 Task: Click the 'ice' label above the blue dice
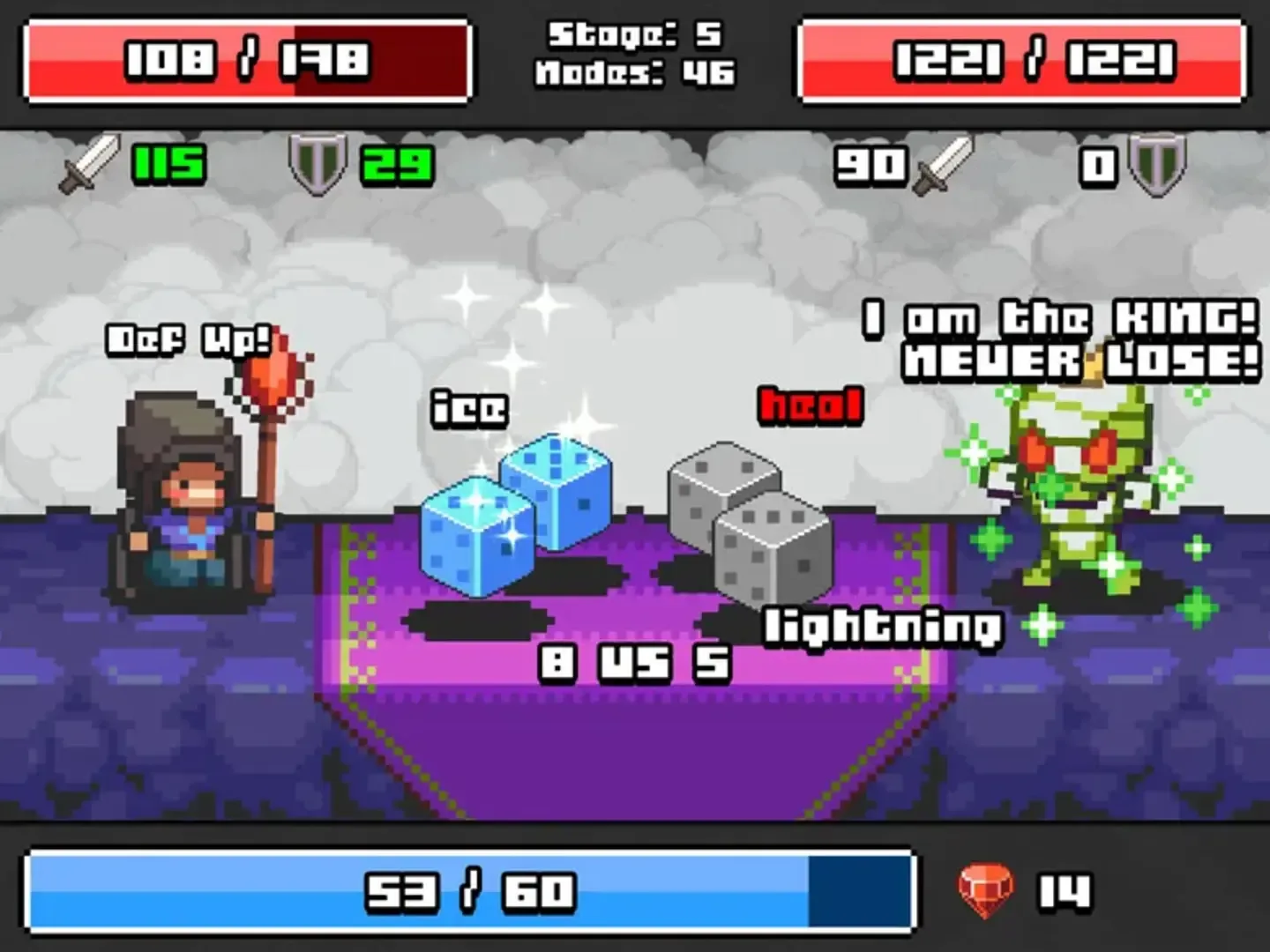[x=467, y=407]
